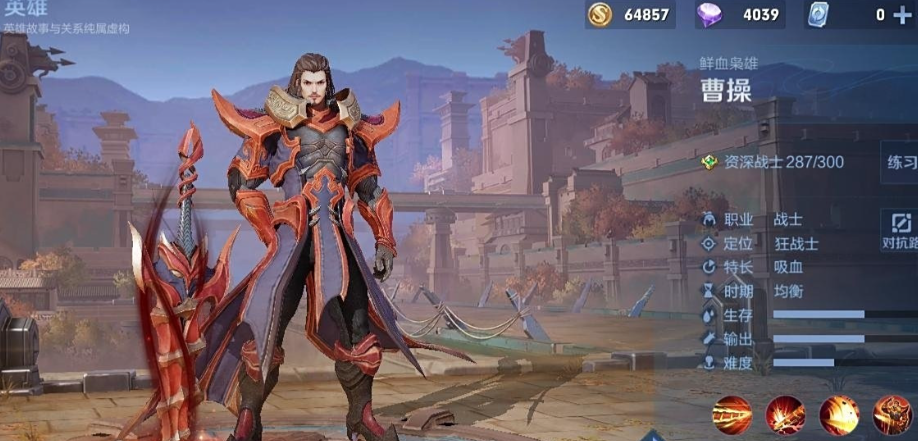
Task: Tap the plus button beside the ticket count
Action: click(x=902, y=15)
